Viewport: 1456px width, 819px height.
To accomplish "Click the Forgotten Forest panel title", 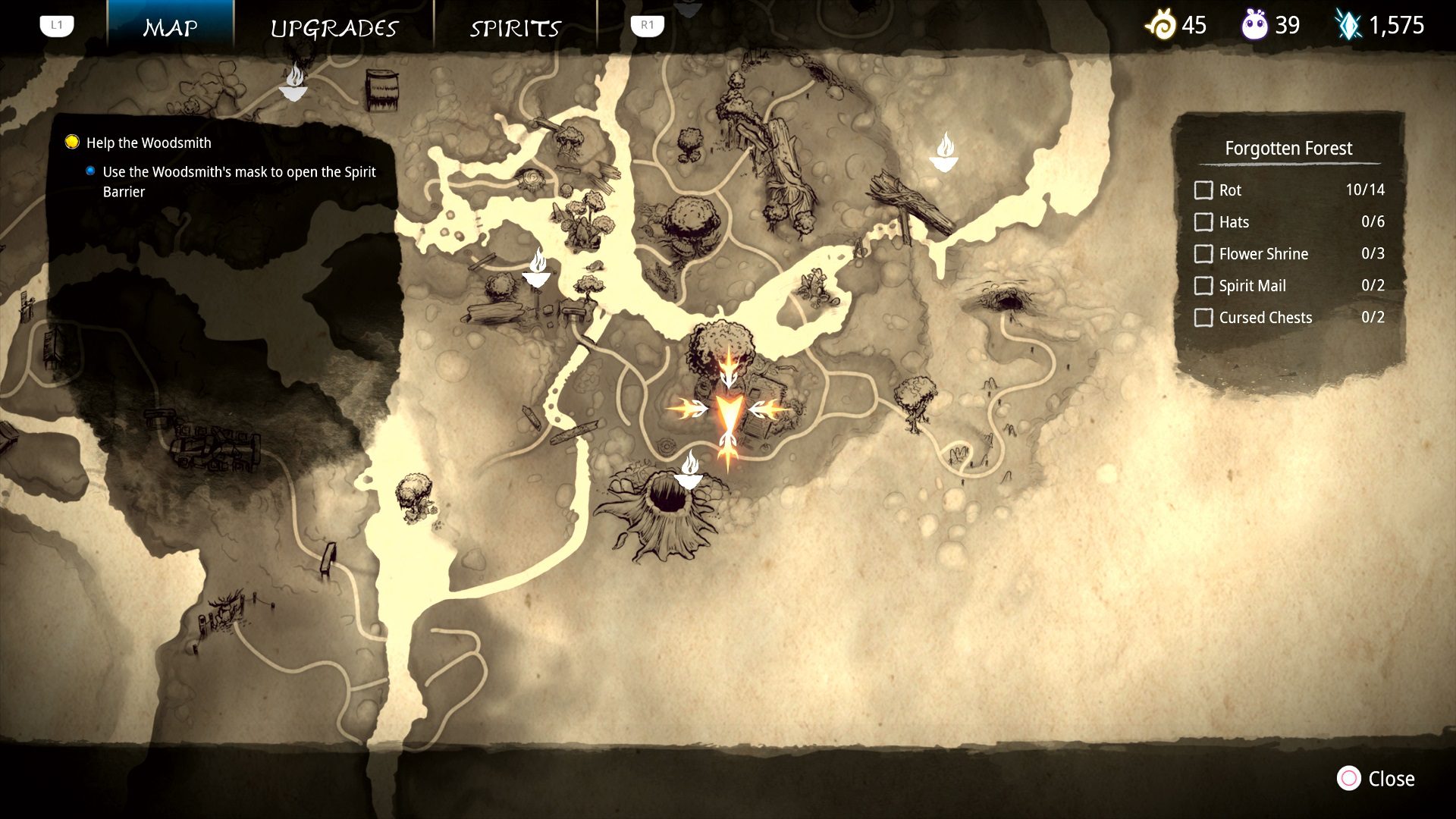I will coord(1289,149).
